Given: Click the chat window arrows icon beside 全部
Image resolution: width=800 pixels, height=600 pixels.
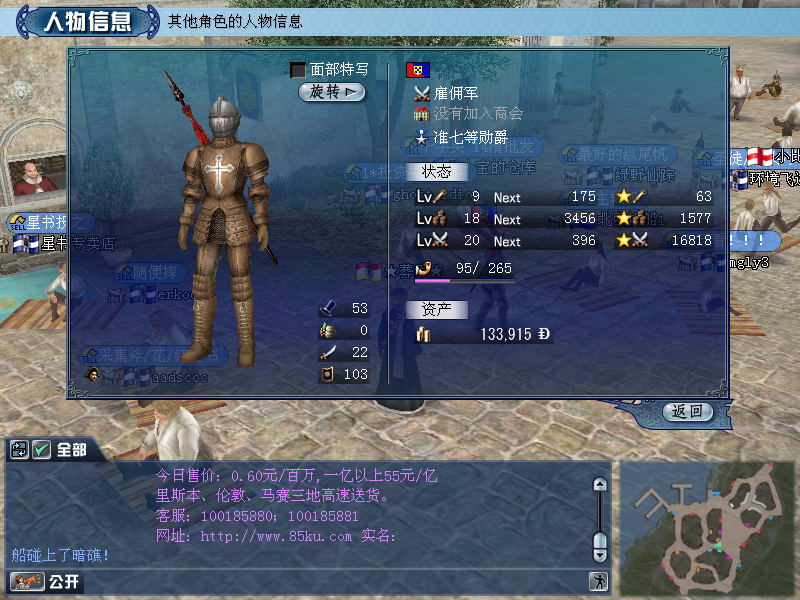Looking at the screenshot, I should click(x=20, y=451).
